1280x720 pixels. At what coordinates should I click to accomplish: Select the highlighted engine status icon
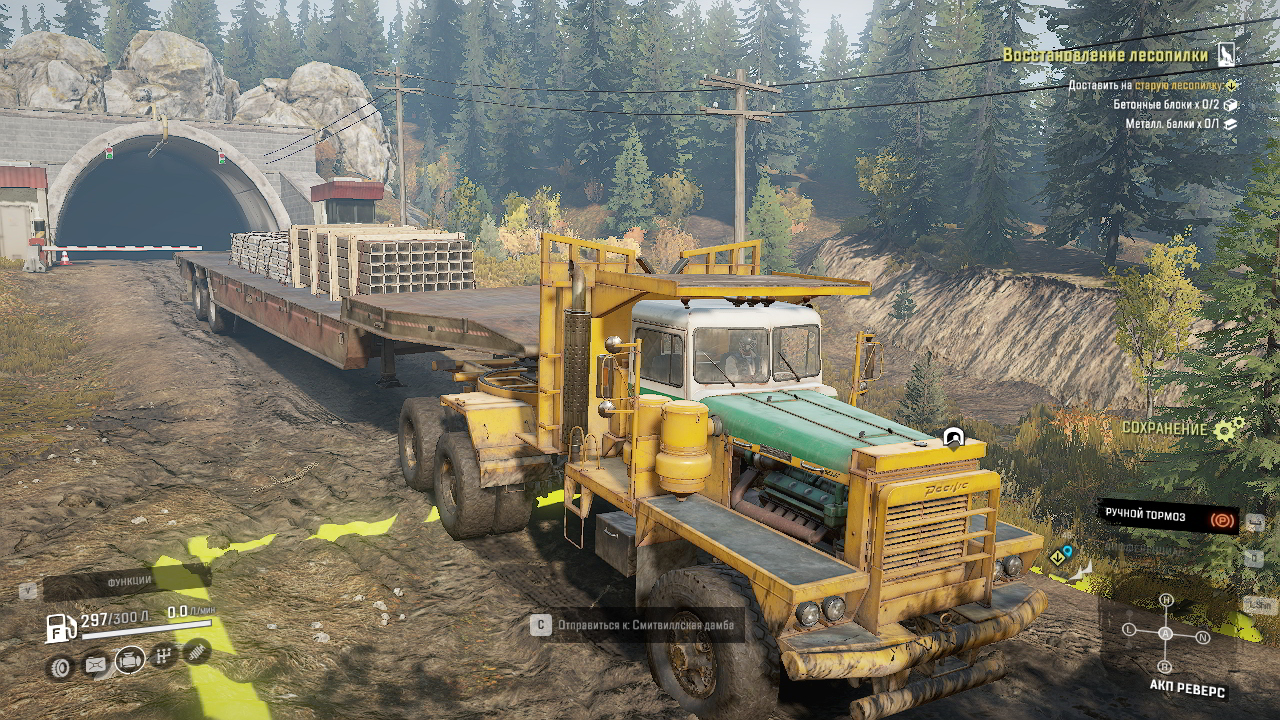click(x=129, y=660)
